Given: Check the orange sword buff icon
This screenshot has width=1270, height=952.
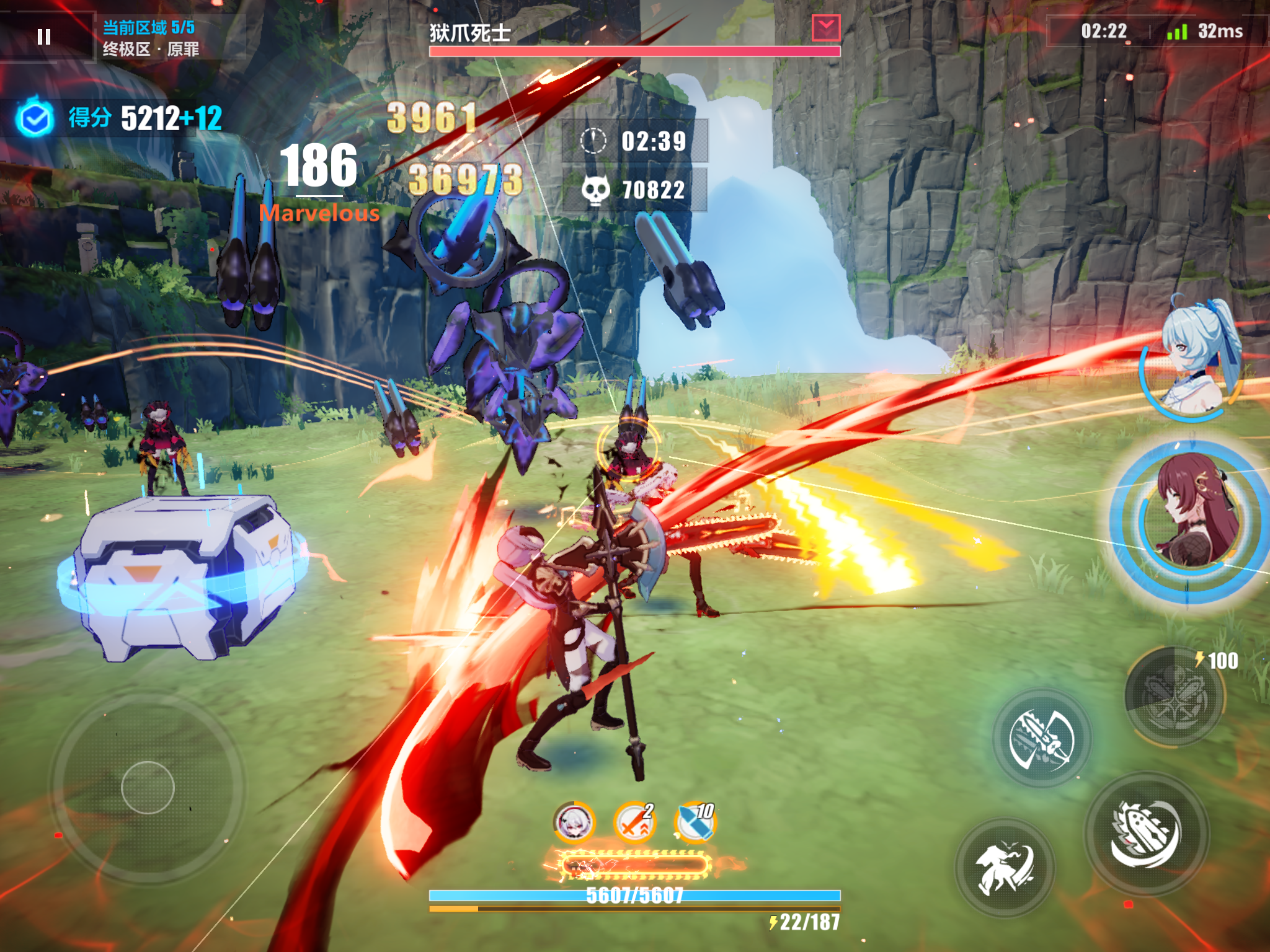Looking at the screenshot, I should [634, 822].
